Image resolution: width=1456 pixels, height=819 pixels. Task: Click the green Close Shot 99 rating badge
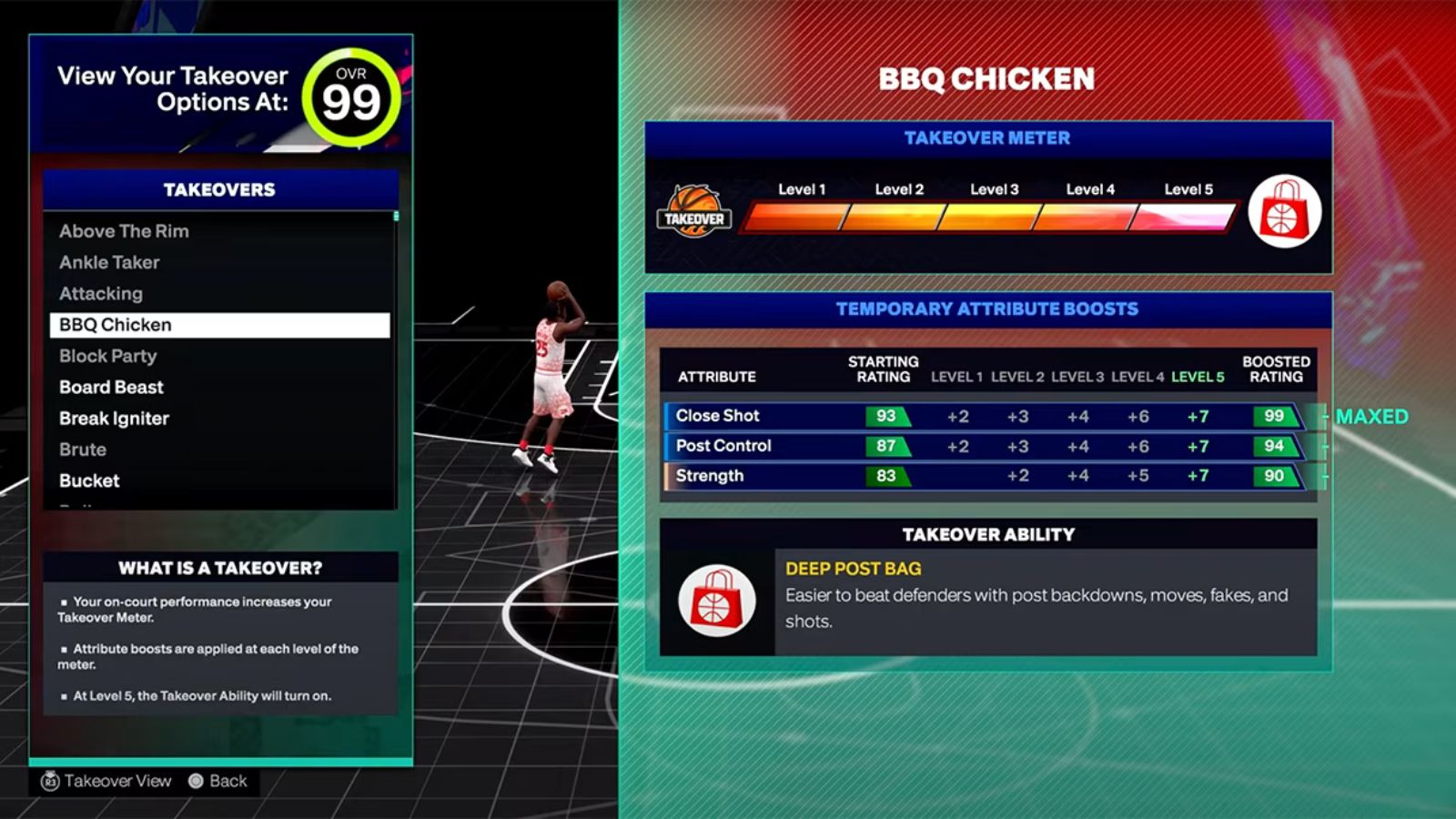pos(1274,416)
